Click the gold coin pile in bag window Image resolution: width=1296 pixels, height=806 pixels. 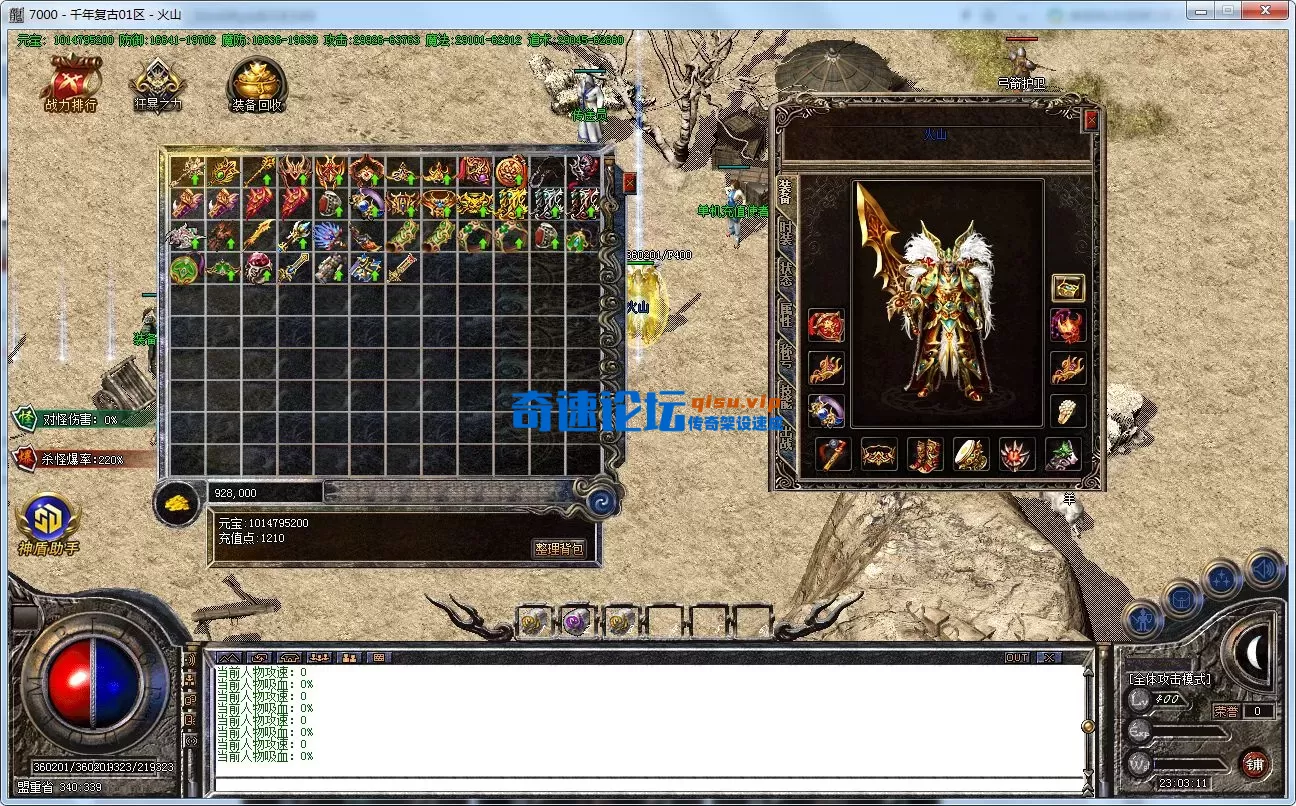[x=176, y=503]
